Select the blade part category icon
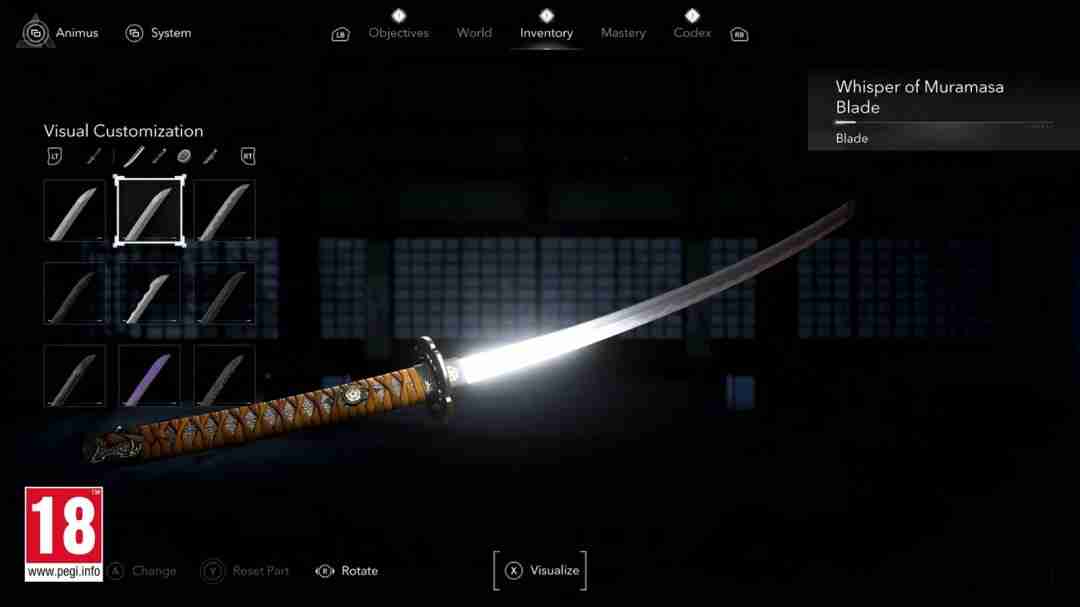Screen dimensions: 1080x607 134,156
